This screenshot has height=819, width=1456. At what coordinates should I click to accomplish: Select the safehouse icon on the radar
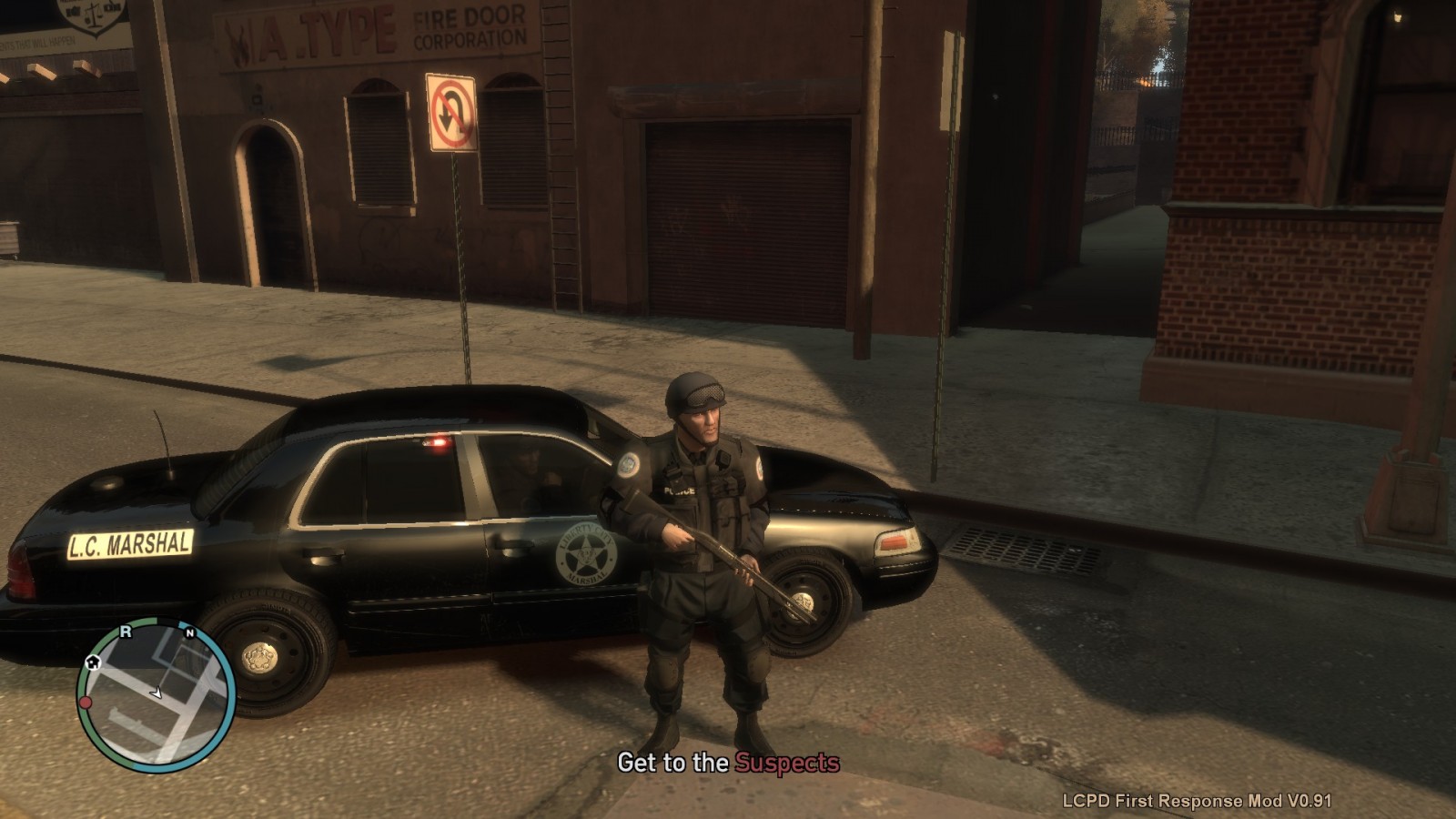93,662
